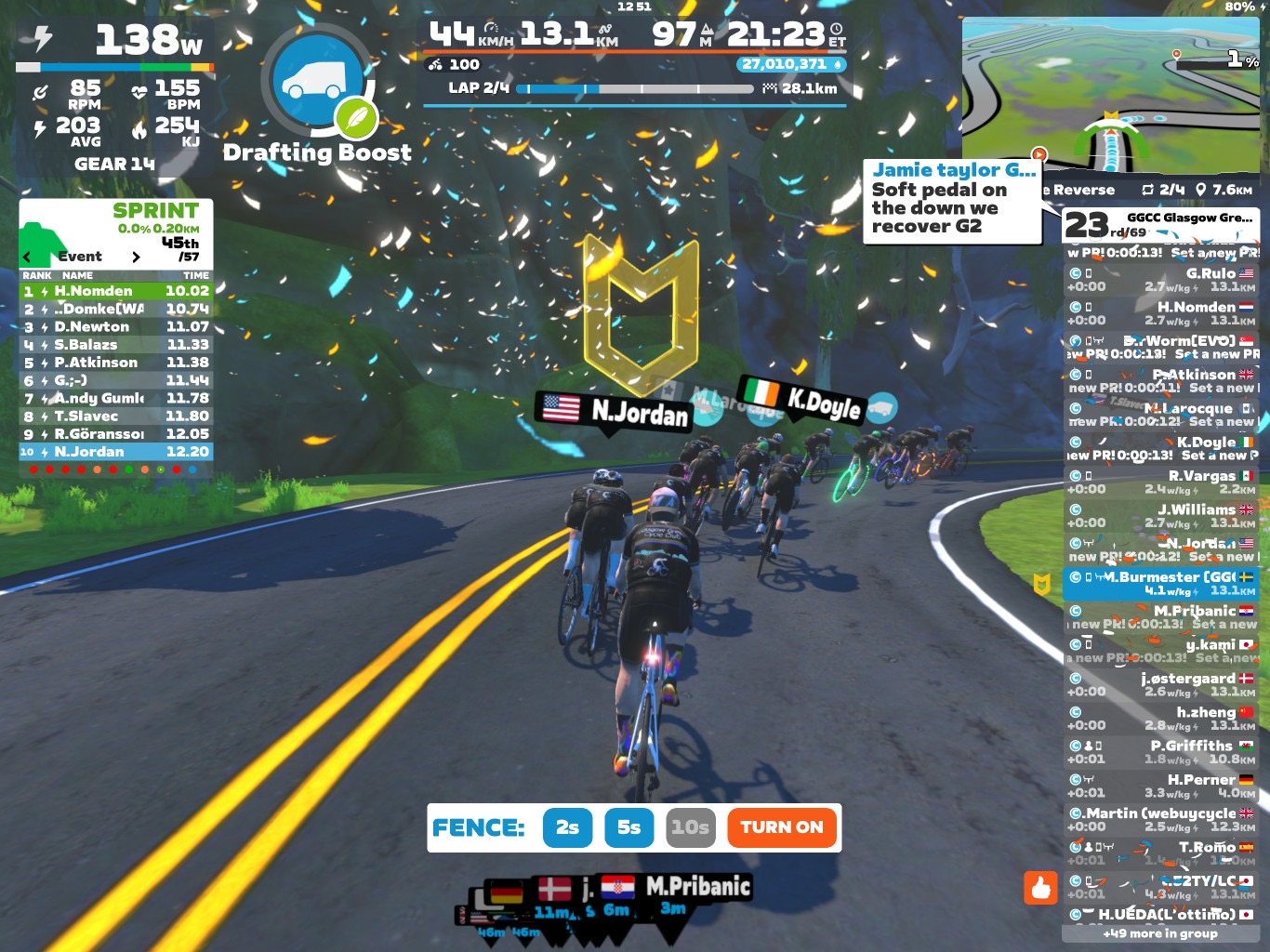View h.zheng in the riders list
Screen dimensions: 1270x952
[1160, 719]
